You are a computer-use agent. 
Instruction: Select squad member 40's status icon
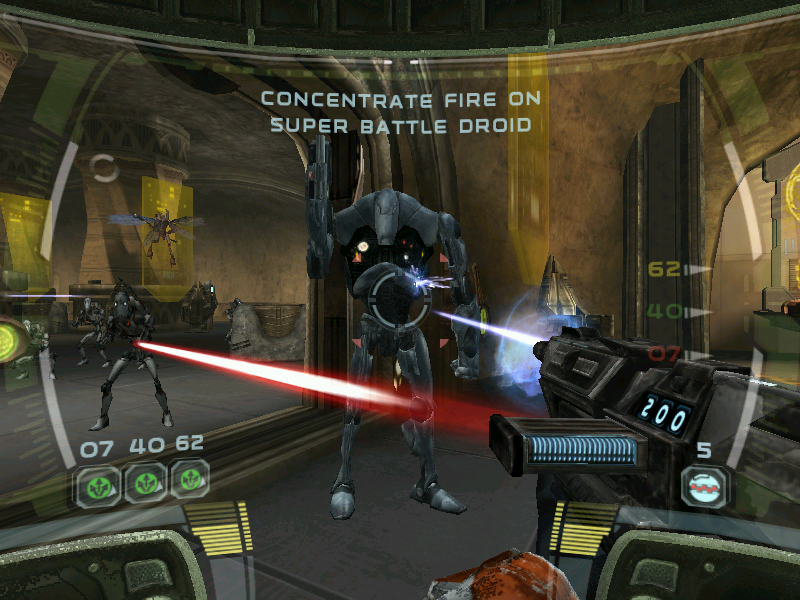coord(144,483)
